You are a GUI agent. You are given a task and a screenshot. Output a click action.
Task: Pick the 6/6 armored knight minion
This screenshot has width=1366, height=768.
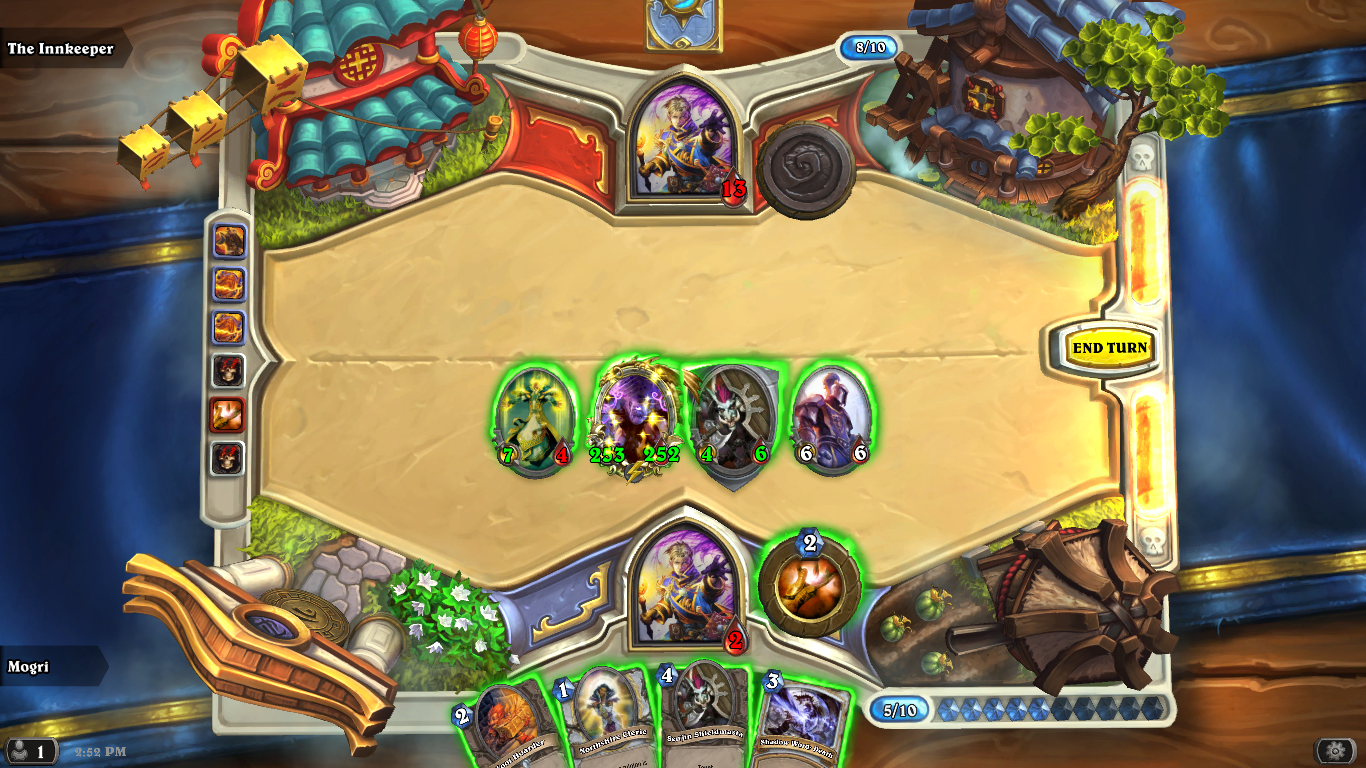click(832, 418)
